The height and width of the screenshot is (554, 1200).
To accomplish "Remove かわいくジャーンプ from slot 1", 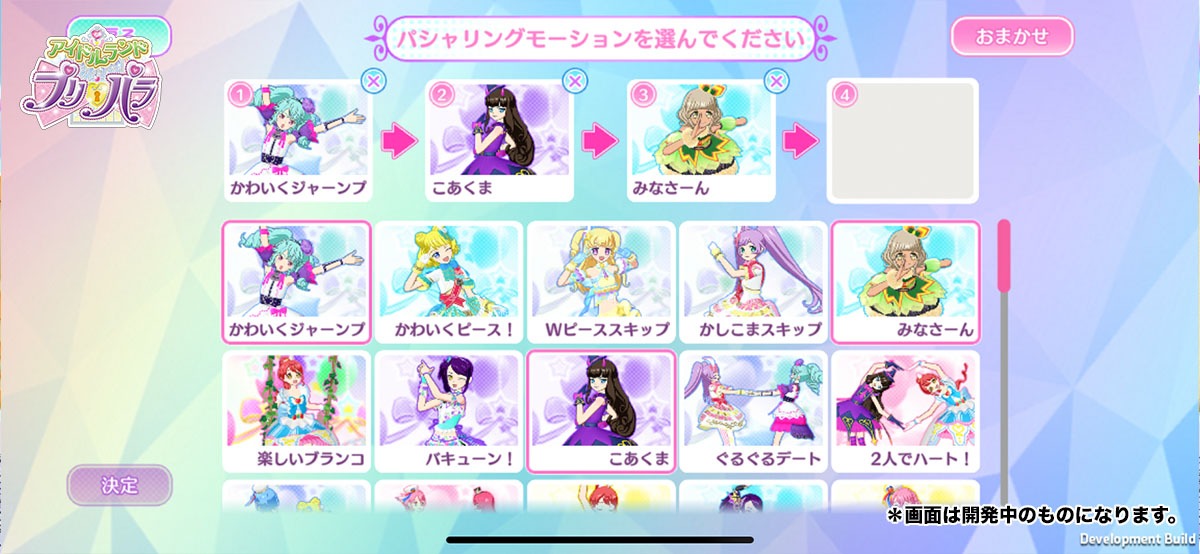I will [372, 82].
